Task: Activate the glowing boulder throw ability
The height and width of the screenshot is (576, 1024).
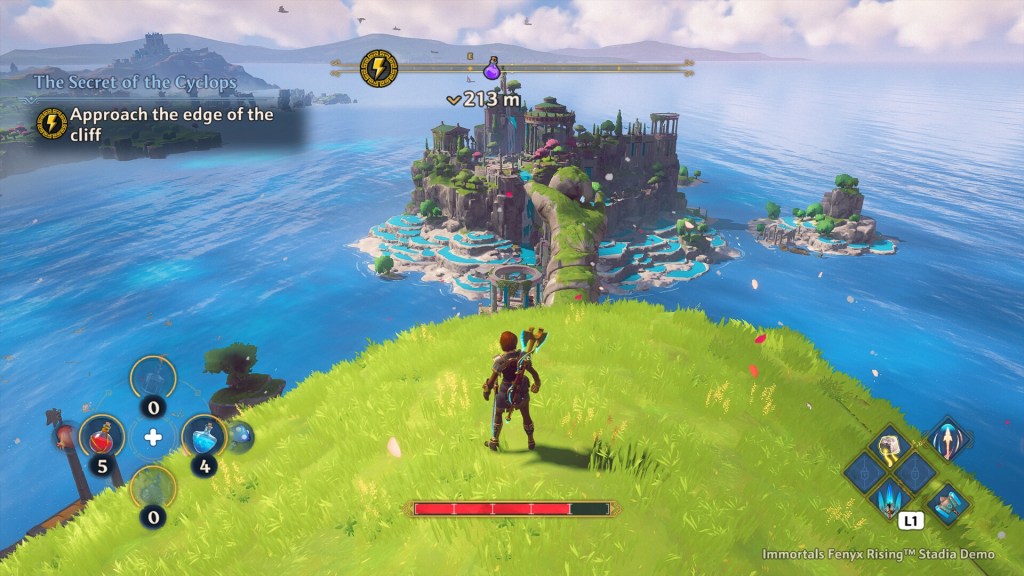Action: [x=888, y=447]
